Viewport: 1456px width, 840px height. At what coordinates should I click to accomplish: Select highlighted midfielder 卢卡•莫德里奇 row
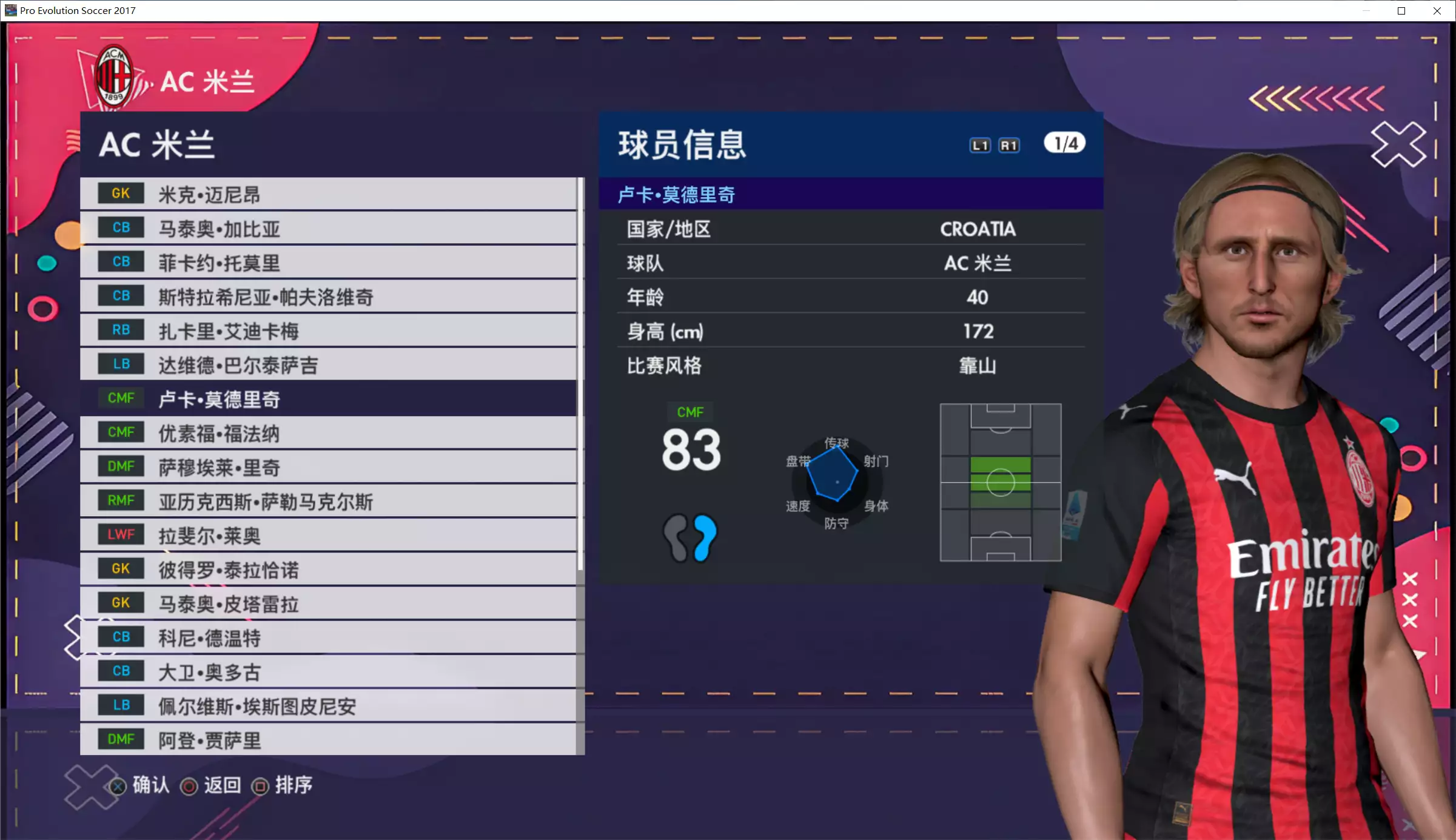pos(327,398)
